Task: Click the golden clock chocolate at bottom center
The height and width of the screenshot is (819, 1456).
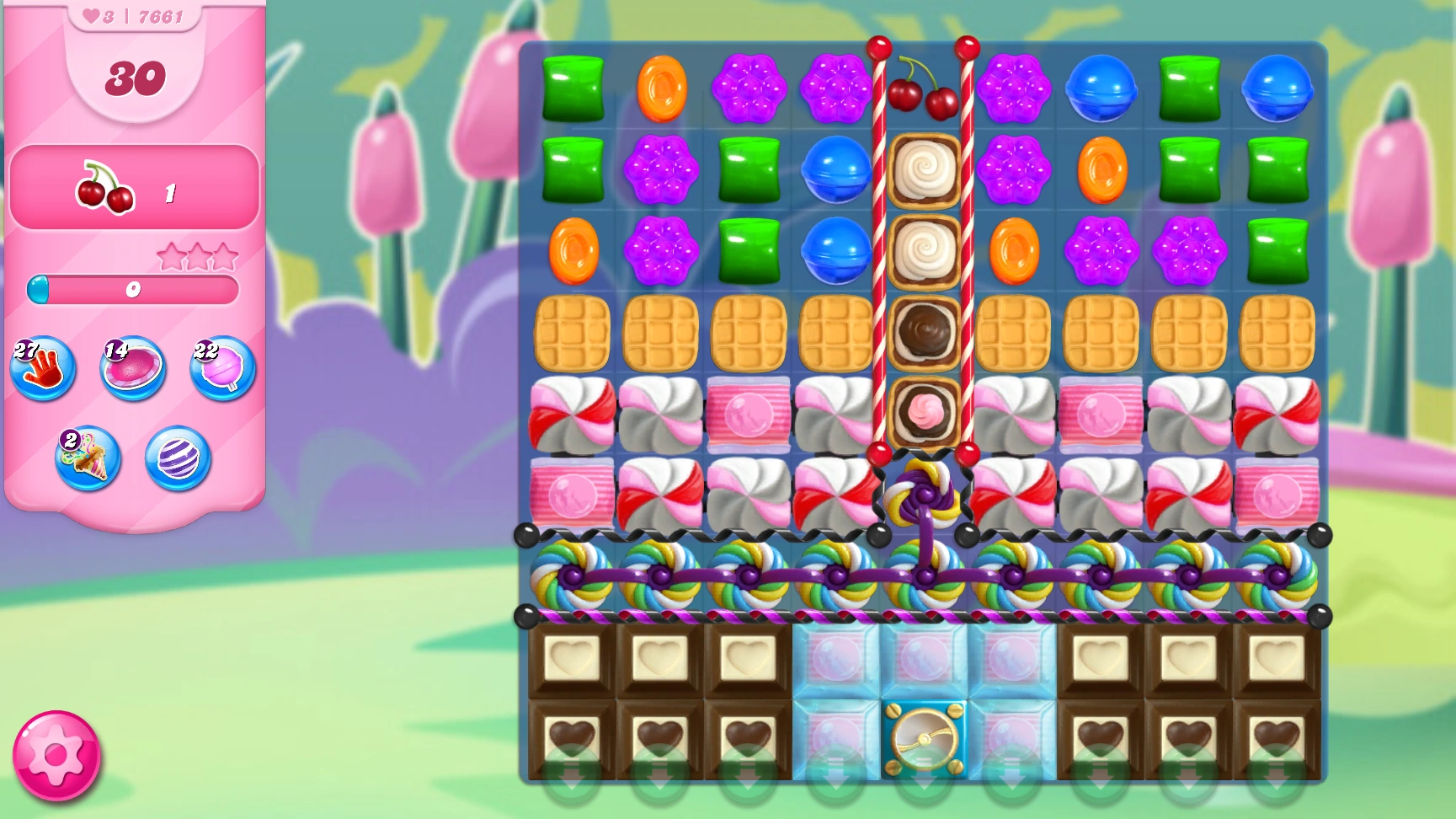Action: (925, 740)
